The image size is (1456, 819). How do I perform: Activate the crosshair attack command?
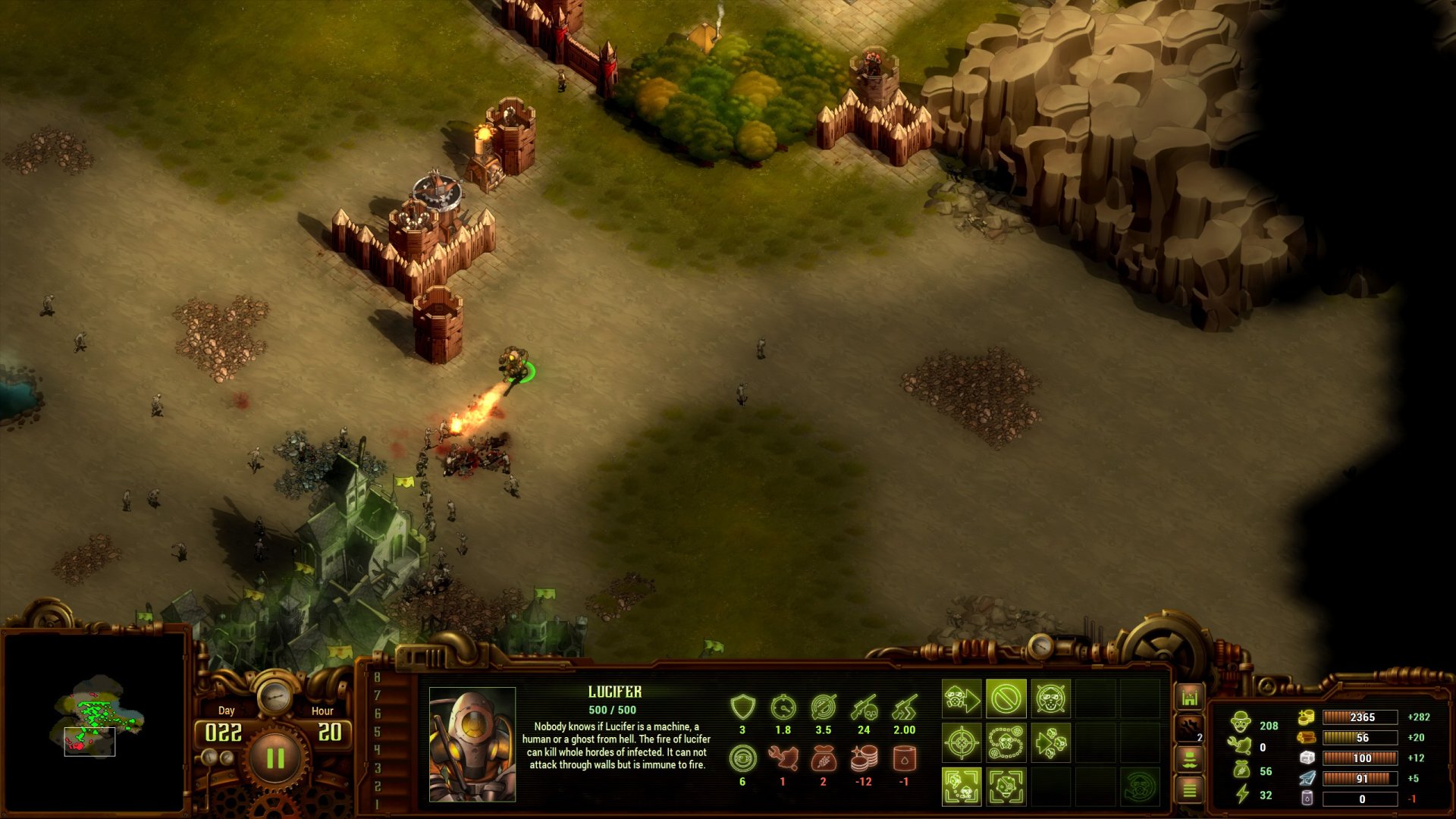point(962,742)
